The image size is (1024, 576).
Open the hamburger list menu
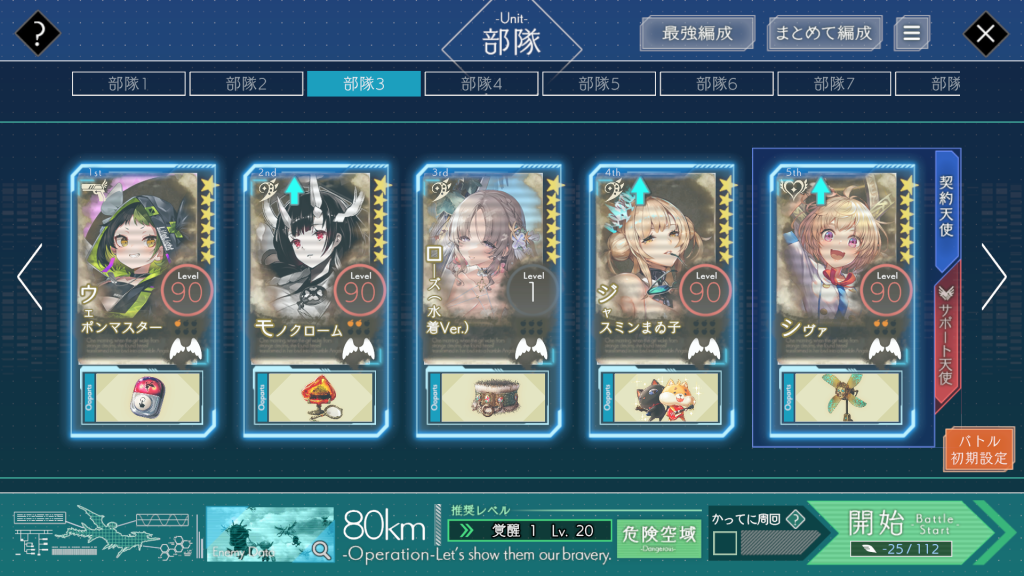pyautogui.click(x=911, y=33)
